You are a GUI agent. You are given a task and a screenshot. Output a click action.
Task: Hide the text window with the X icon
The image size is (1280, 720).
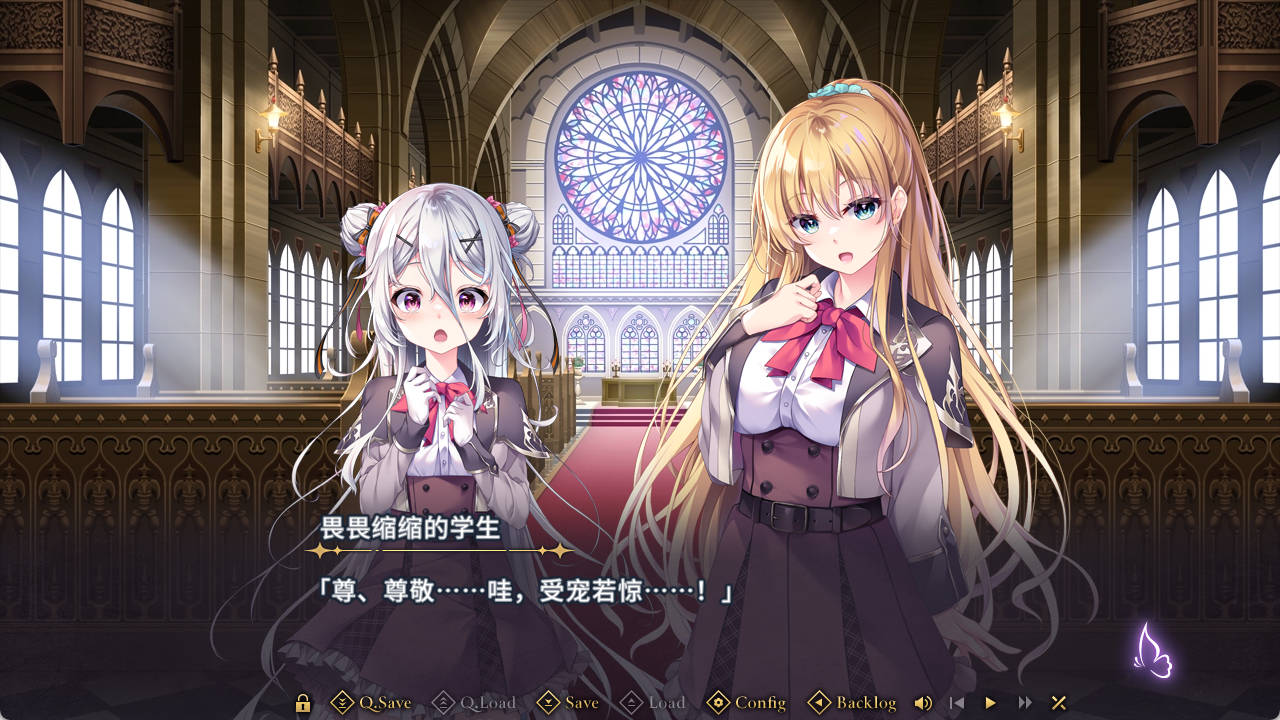tap(1059, 703)
